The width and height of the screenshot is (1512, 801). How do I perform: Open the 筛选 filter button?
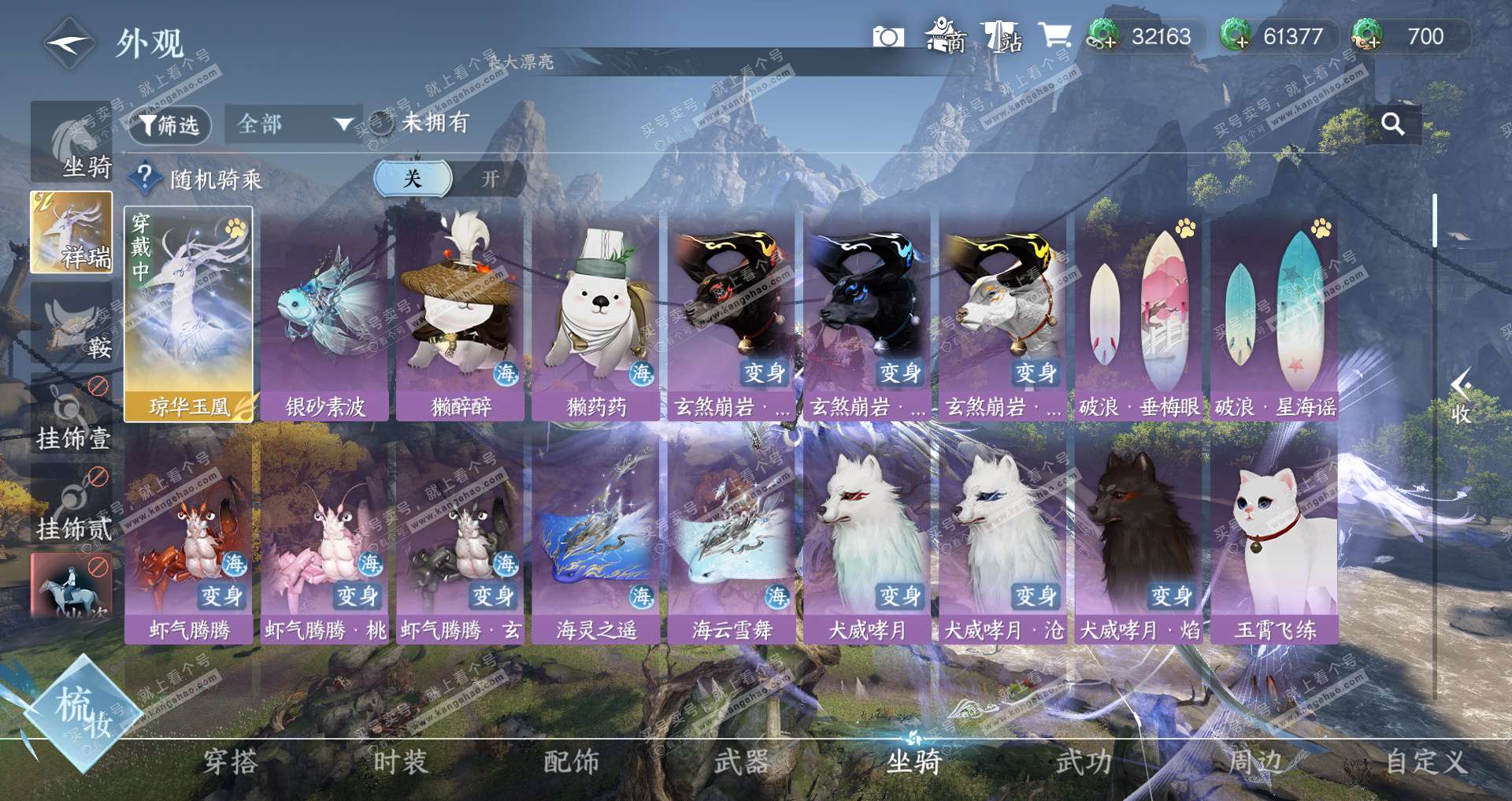point(169,125)
